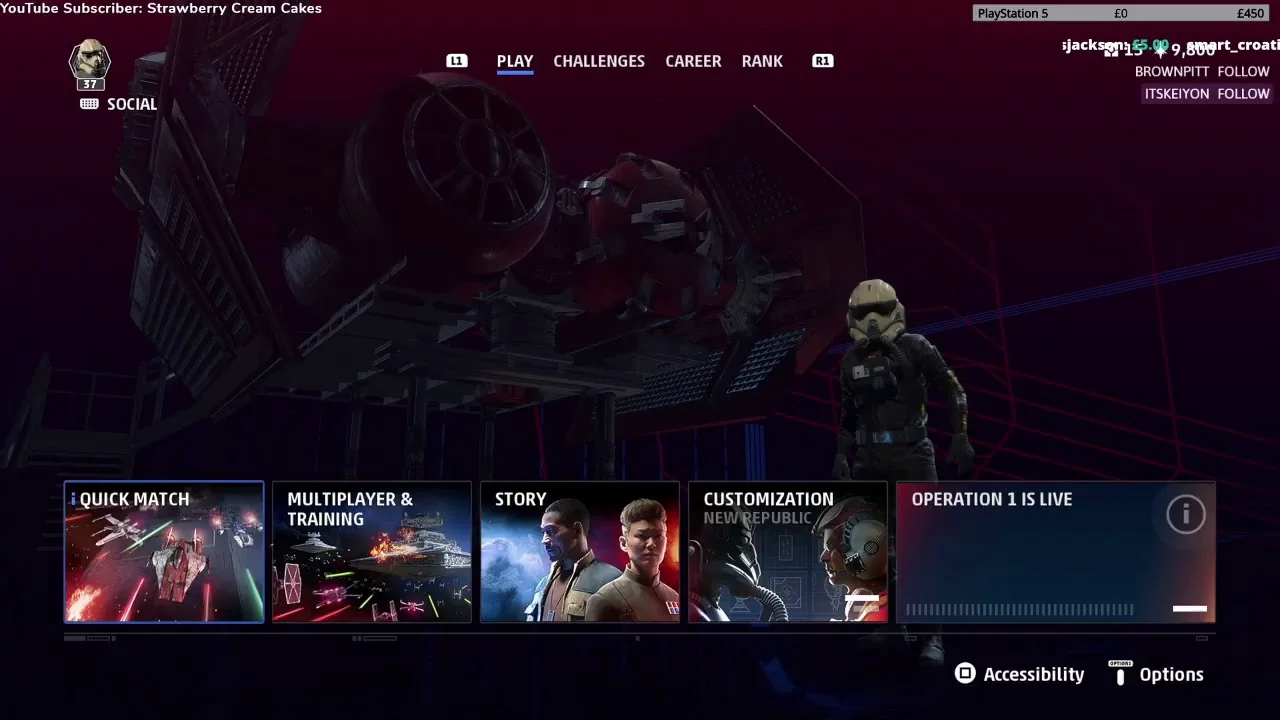Switch to the Challenges tab

pos(599,61)
